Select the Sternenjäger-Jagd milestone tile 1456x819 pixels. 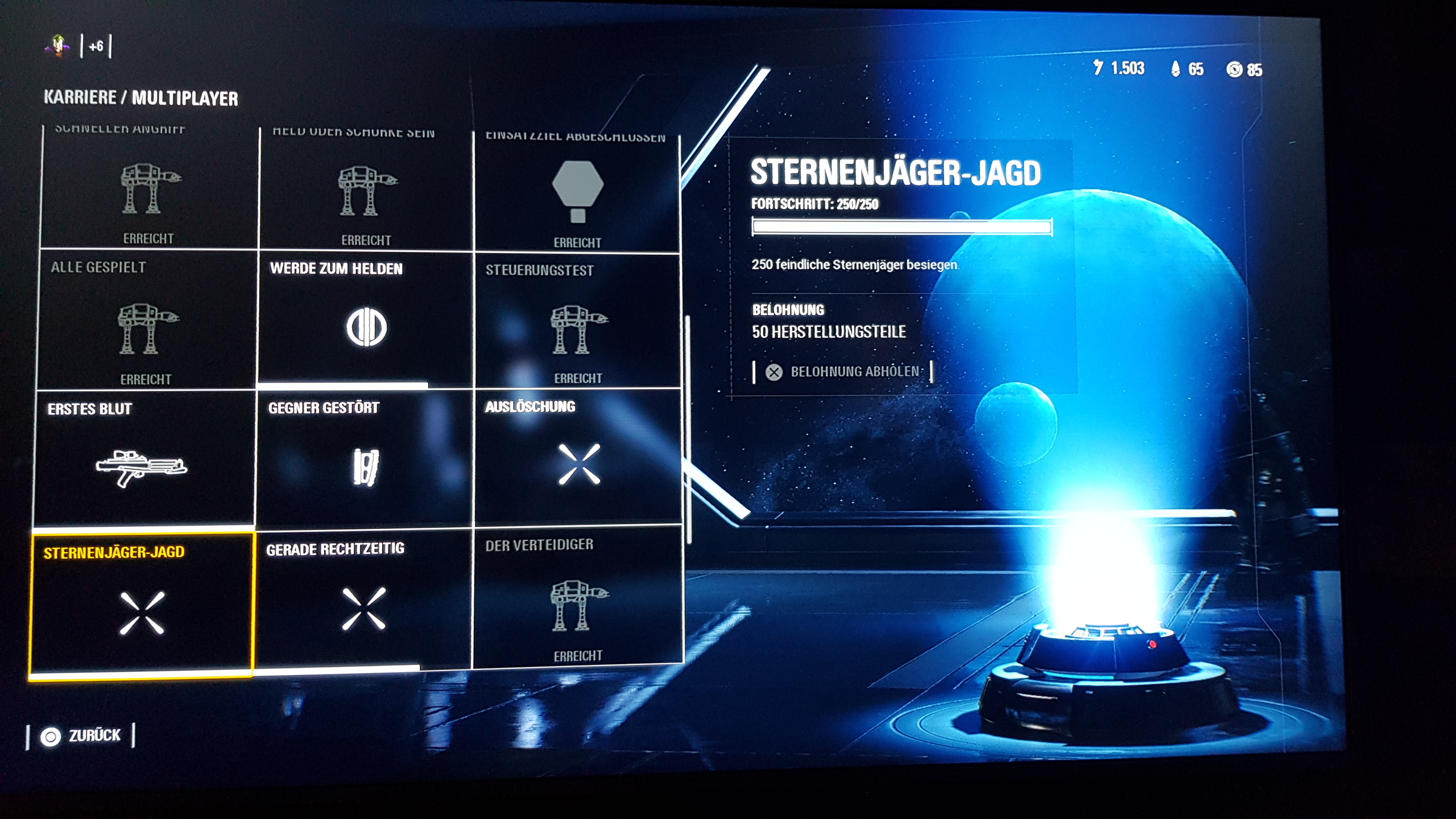[141, 605]
